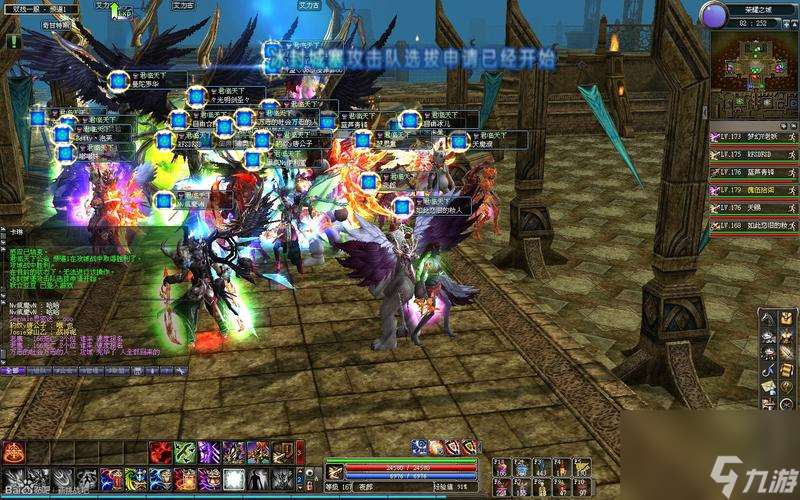Use the green crossed-arrows skill
The height and width of the screenshot is (500, 800).
pos(185,452)
